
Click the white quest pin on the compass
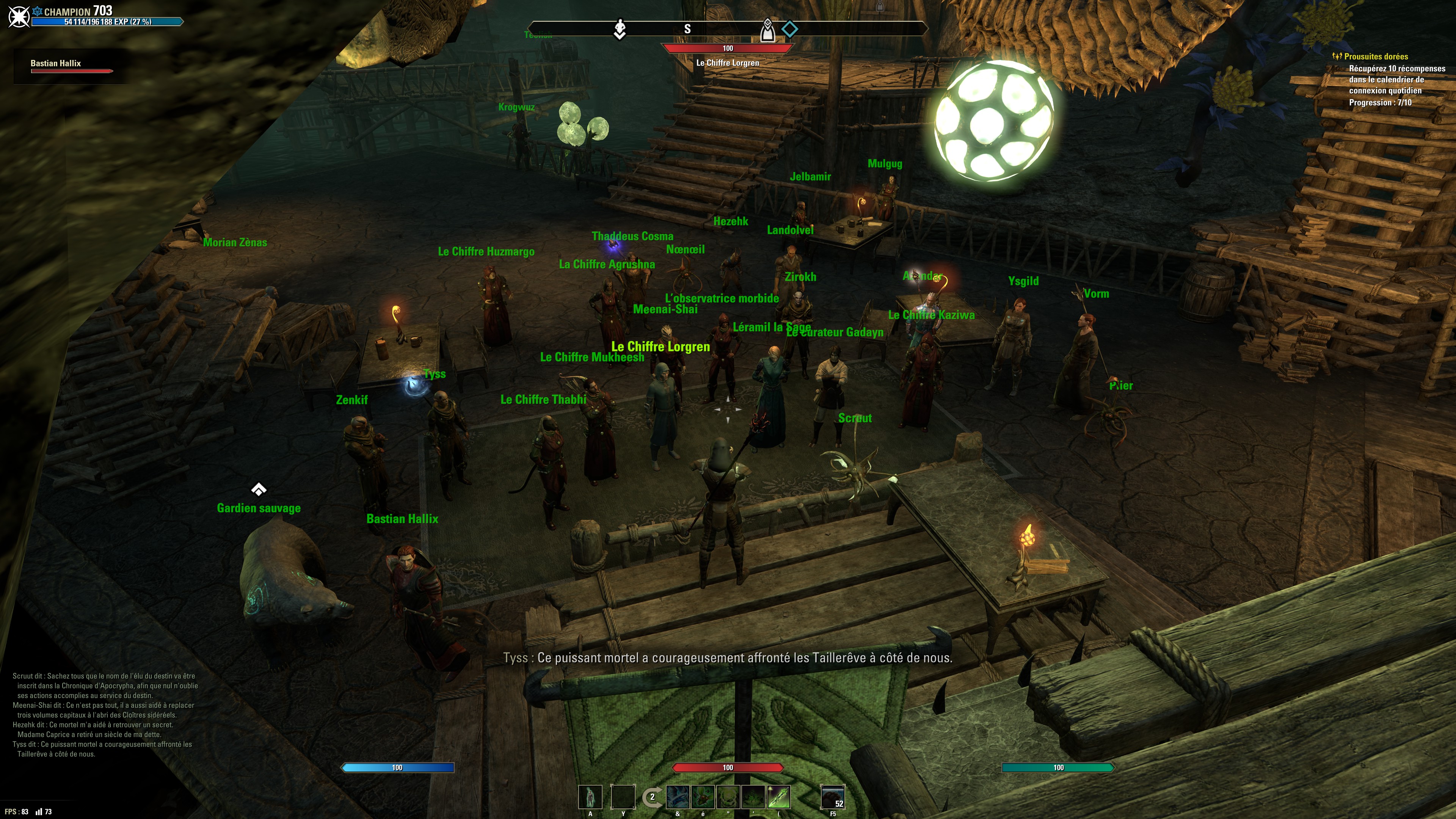pyautogui.click(x=620, y=29)
